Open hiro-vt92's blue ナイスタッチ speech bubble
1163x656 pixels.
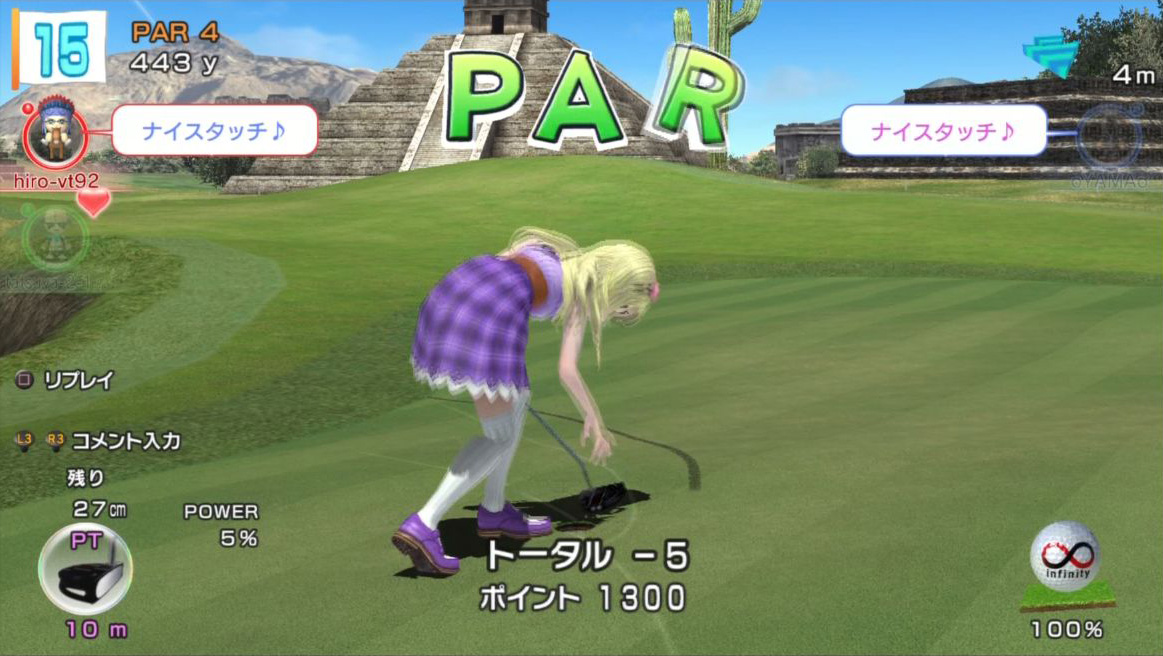coord(214,131)
